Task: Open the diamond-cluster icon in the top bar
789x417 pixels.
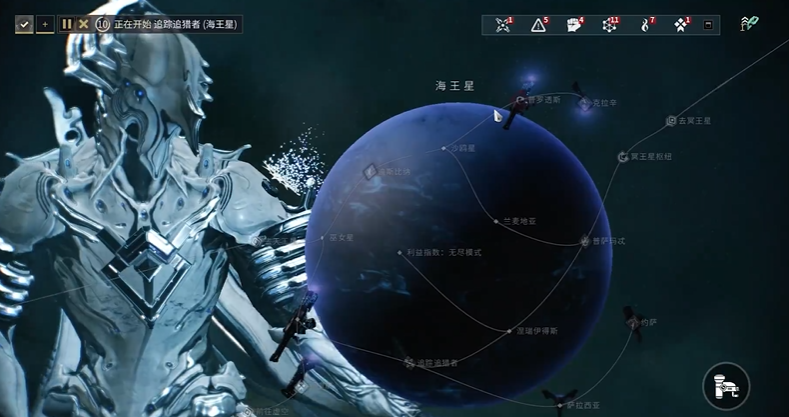Action: (681, 25)
